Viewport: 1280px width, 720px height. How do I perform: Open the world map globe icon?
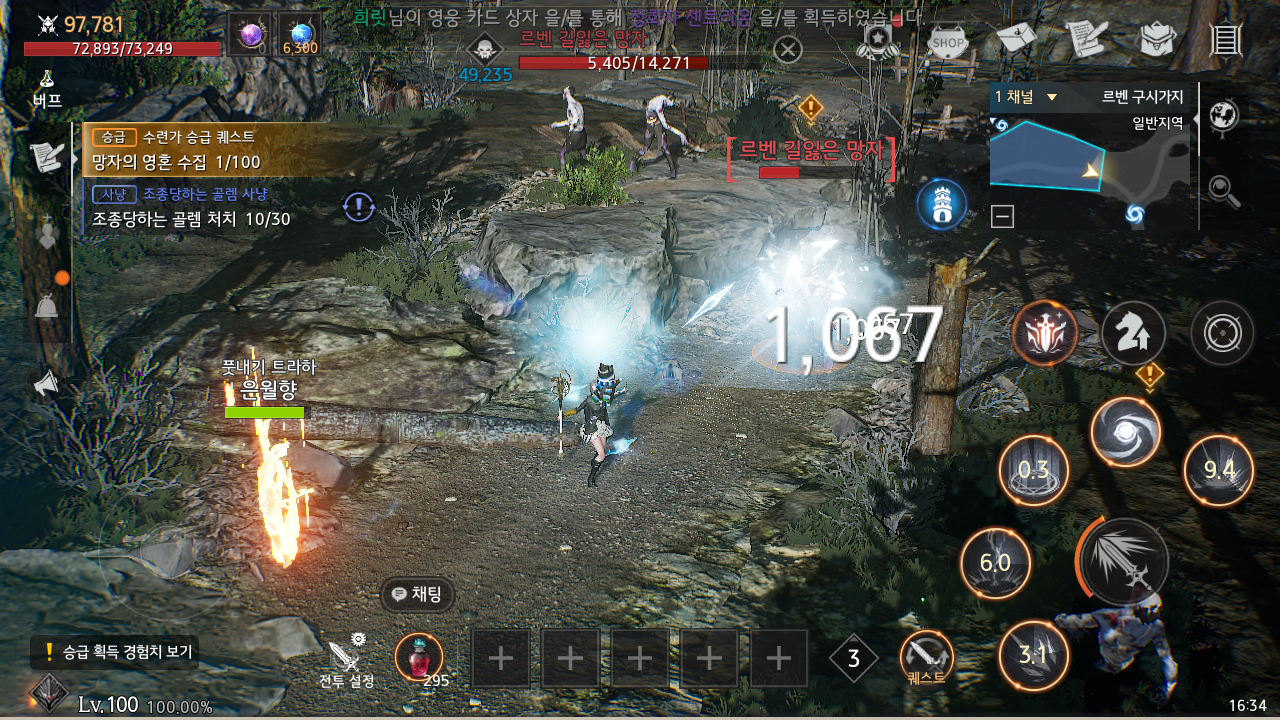tap(1224, 116)
